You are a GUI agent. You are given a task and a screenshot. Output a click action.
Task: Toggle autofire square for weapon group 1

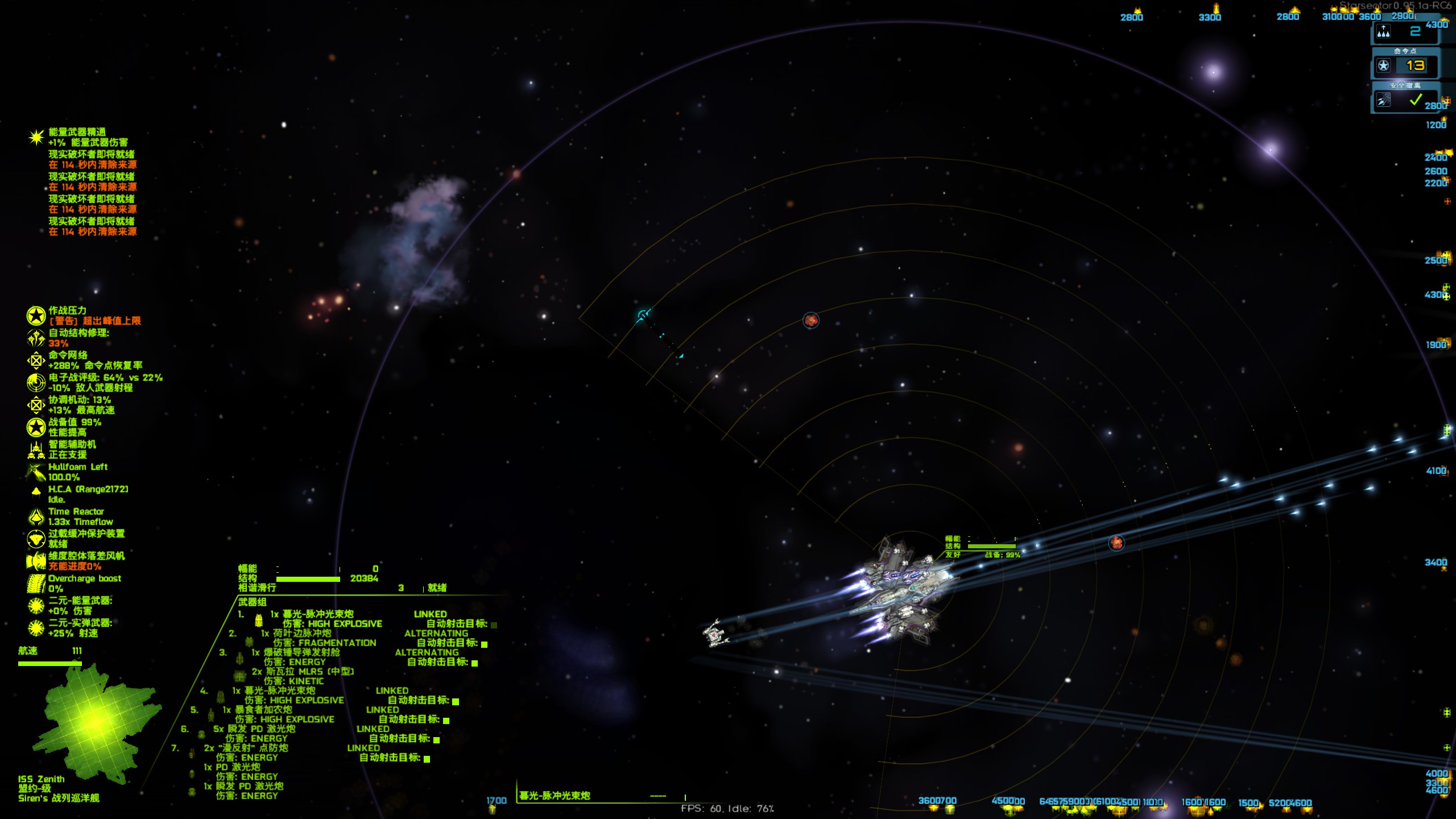[x=494, y=625]
